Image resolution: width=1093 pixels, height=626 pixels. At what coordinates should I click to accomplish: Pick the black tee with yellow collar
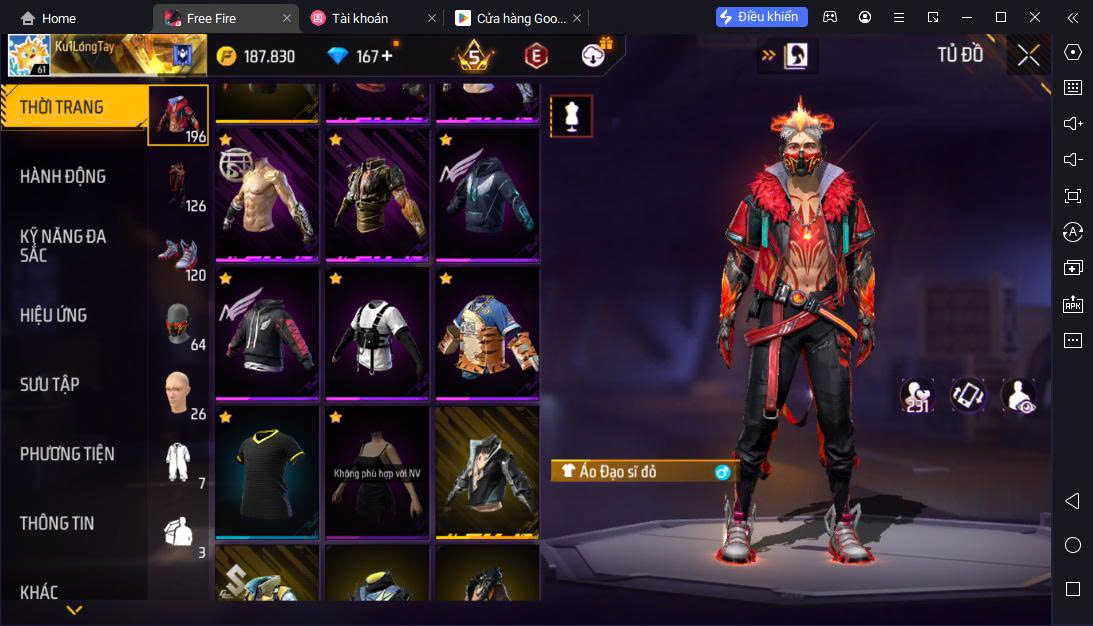pyautogui.click(x=268, y=471)
